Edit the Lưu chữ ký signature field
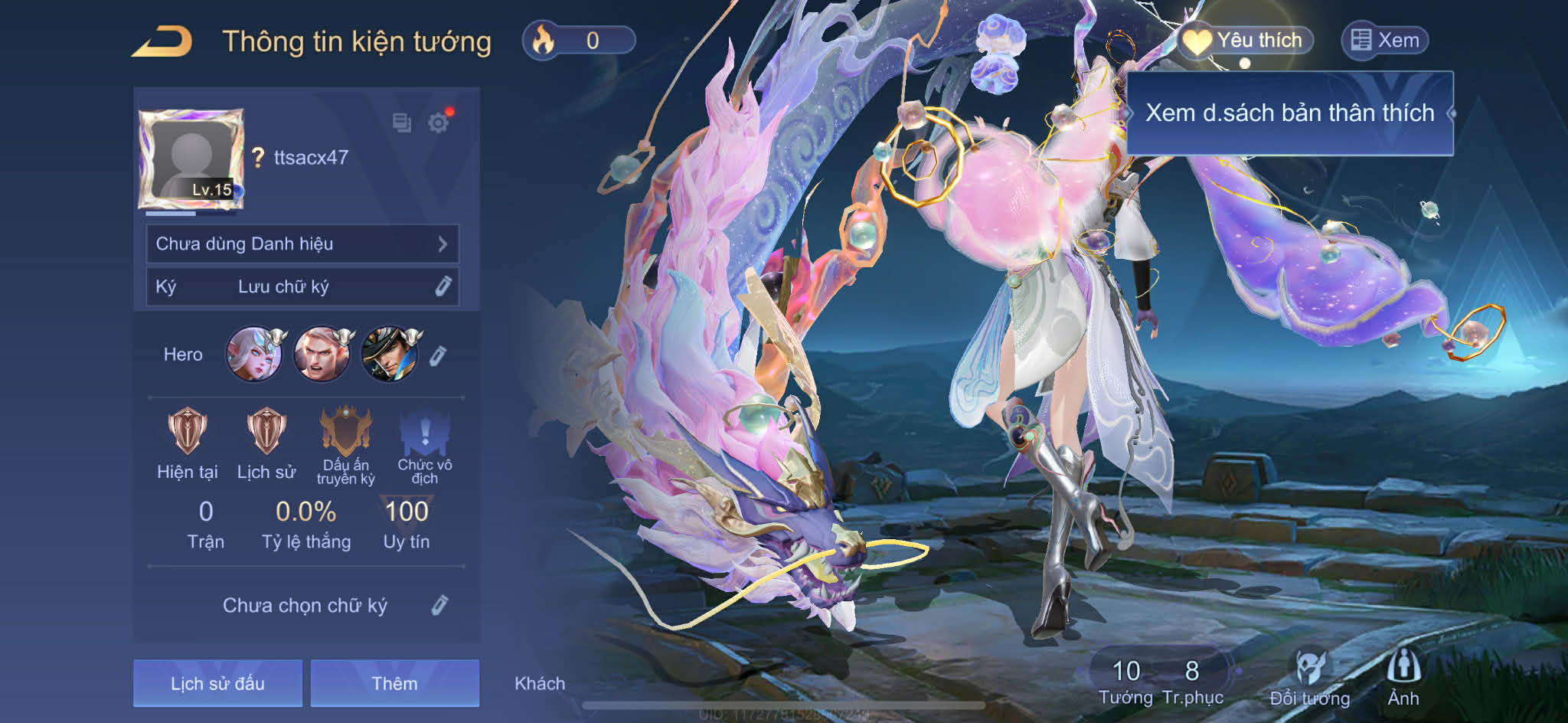This screenshot has width=1568, height=723. point(443,286)
